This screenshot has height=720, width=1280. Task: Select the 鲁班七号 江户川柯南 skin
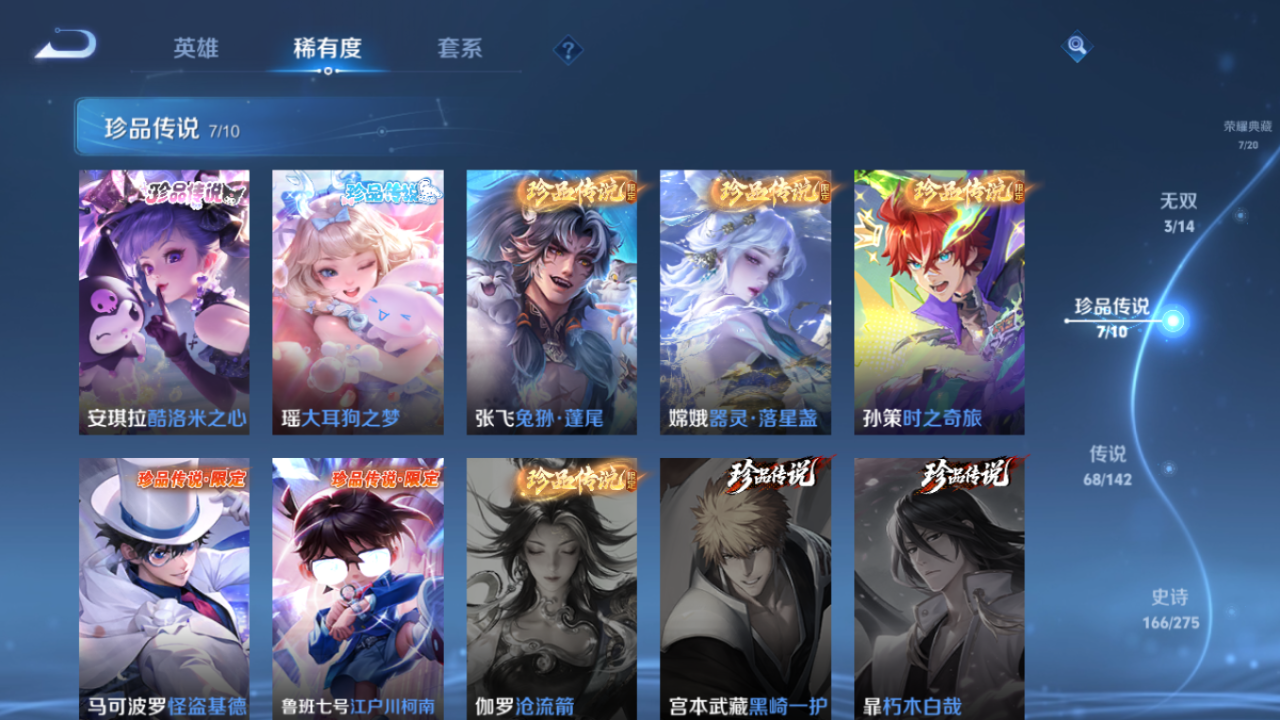click(357, 590)
